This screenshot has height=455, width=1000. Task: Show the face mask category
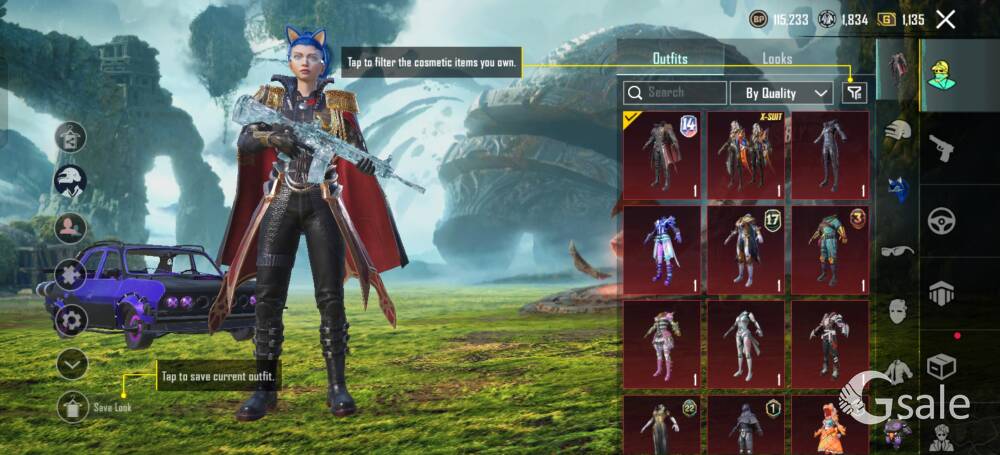pyautogui.click(x=898, y=310)
